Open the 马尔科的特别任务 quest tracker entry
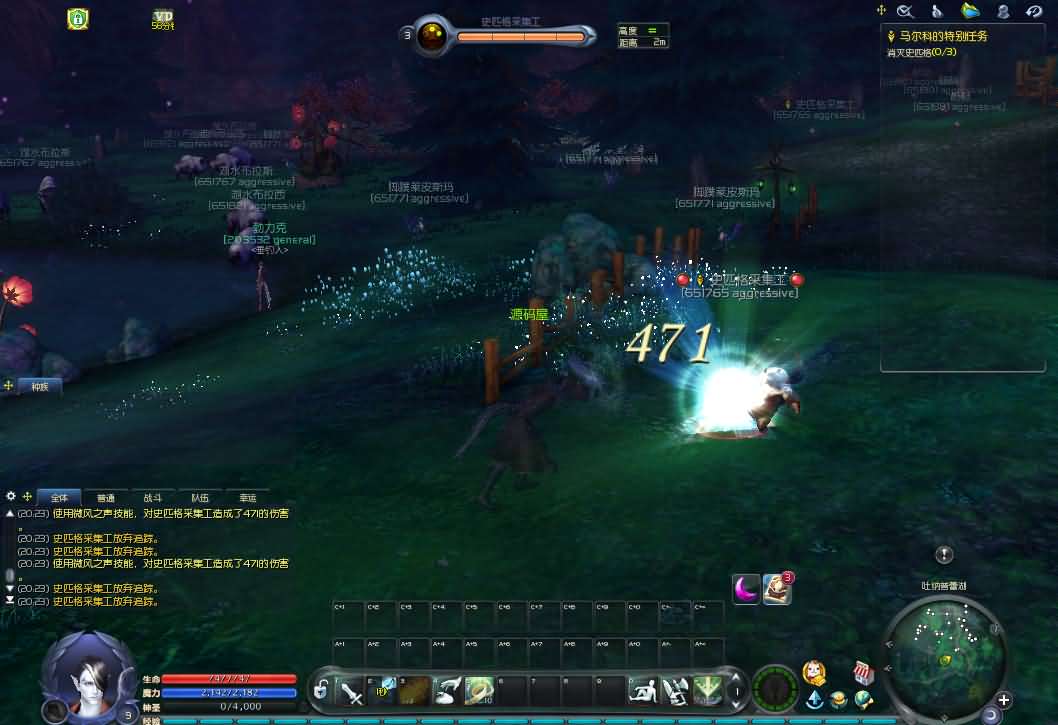The width and height of the screenshot is (1058, 725). tap(941, 36)
